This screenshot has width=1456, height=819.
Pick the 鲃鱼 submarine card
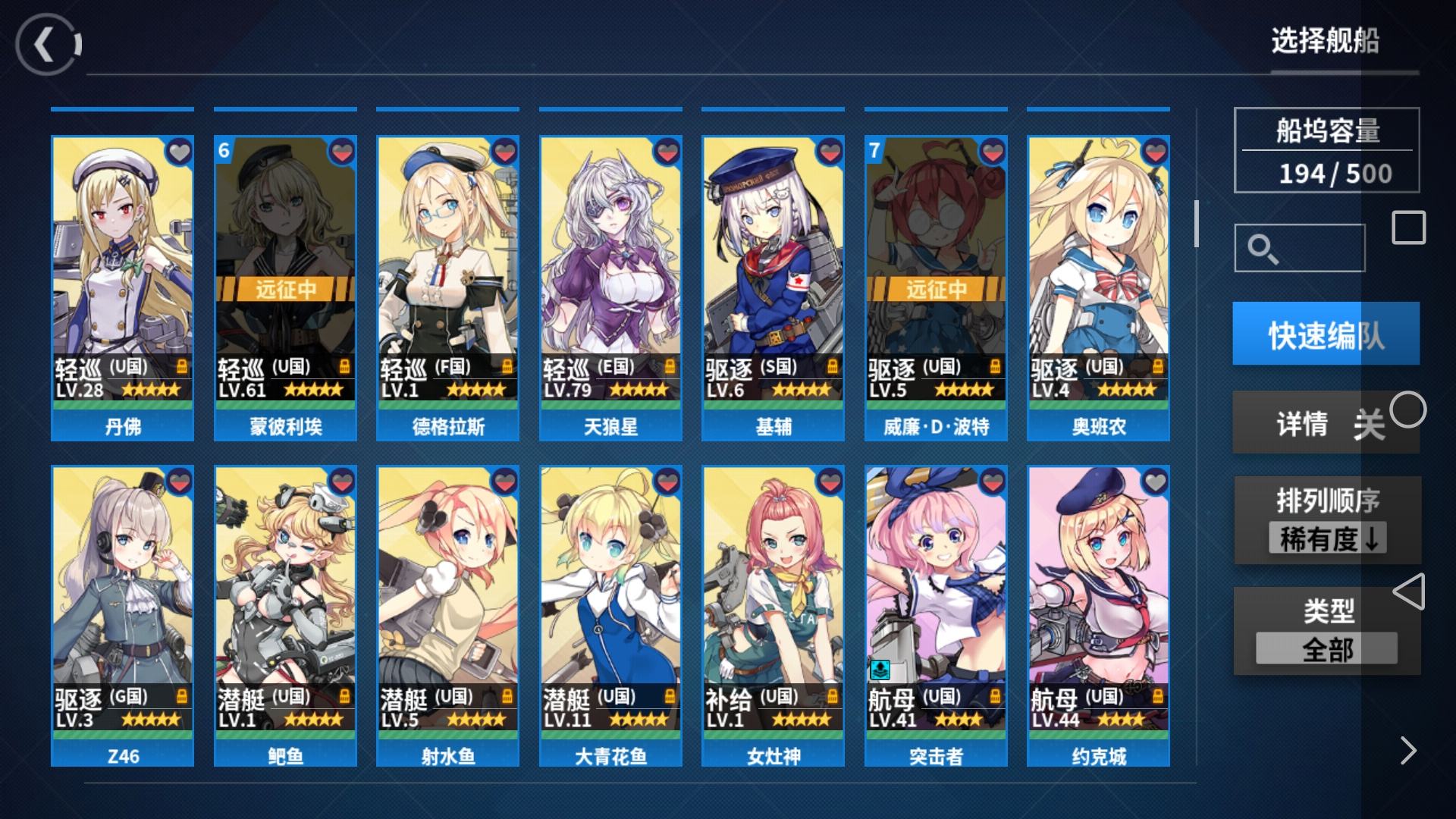pos(285,616)
